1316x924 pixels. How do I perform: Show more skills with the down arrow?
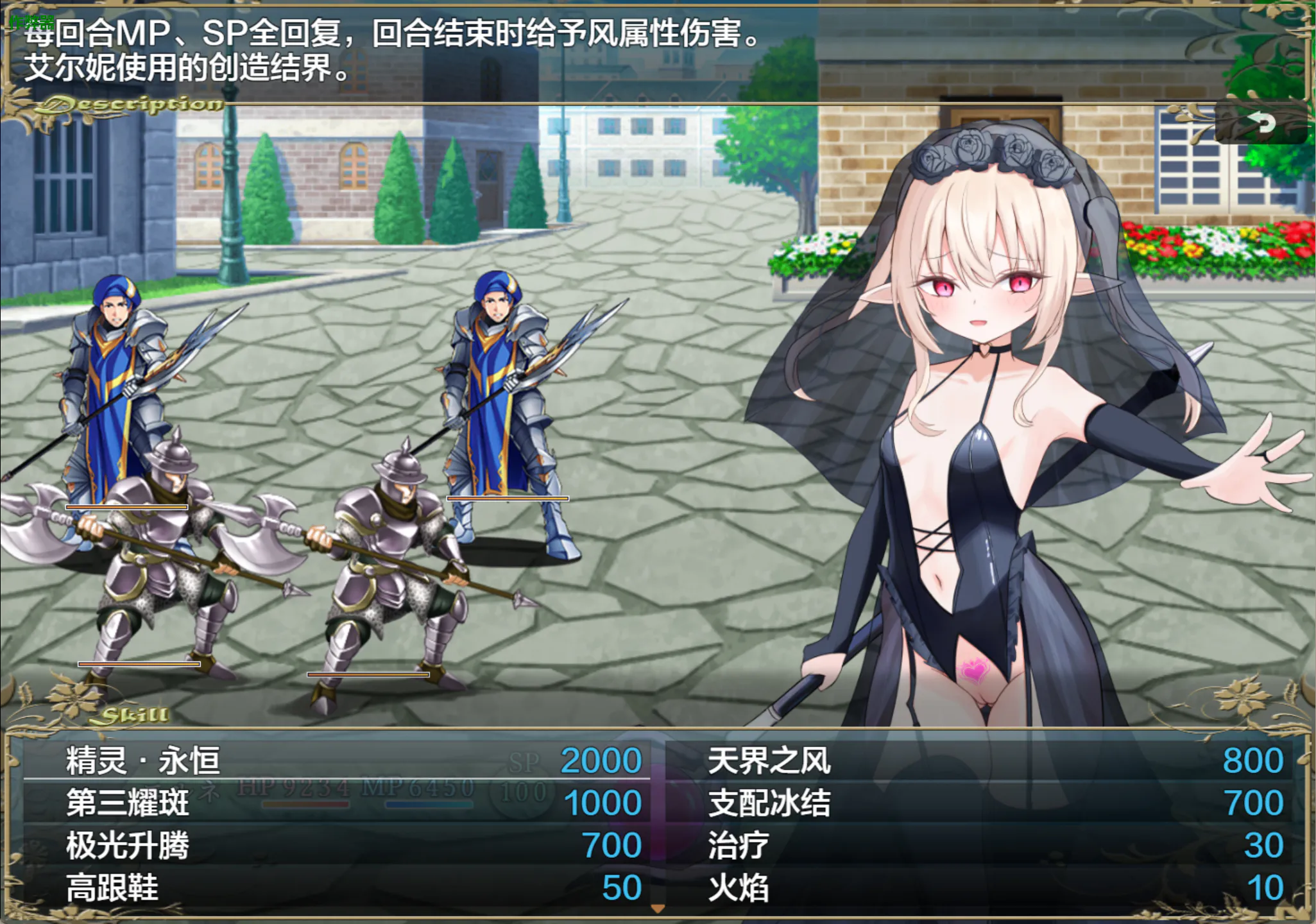pyautogui.click(x=658, y=909)
